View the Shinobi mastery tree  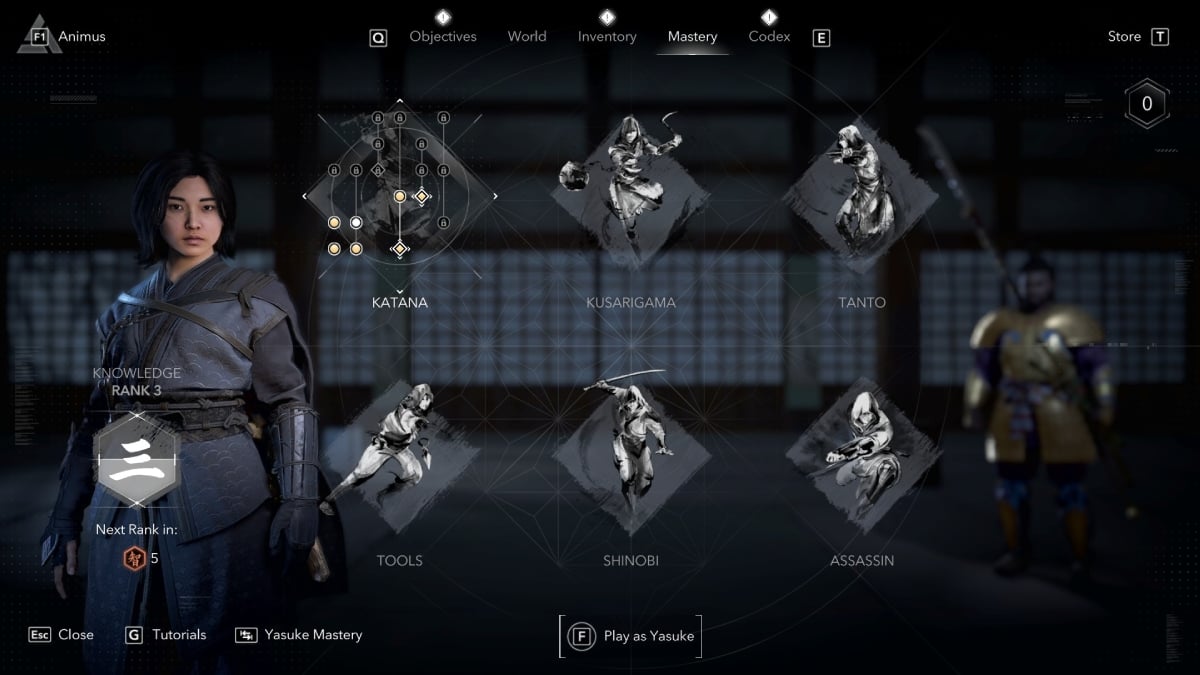click(x=630, y=450)
